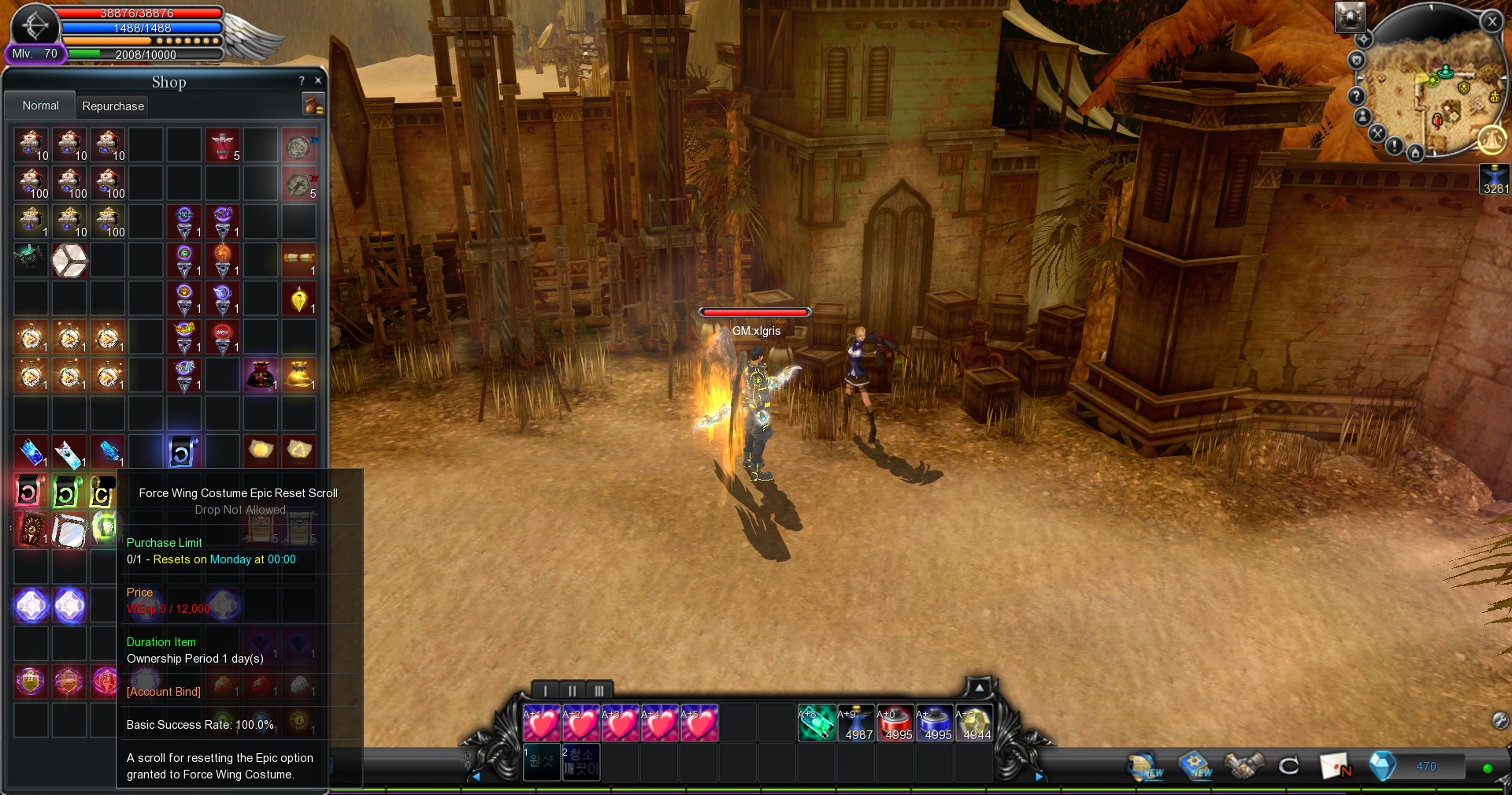Viewport: 1512px width, 795px height.
Task: Choose the golden pouch shop item
Action: click(x=299, y=374)
